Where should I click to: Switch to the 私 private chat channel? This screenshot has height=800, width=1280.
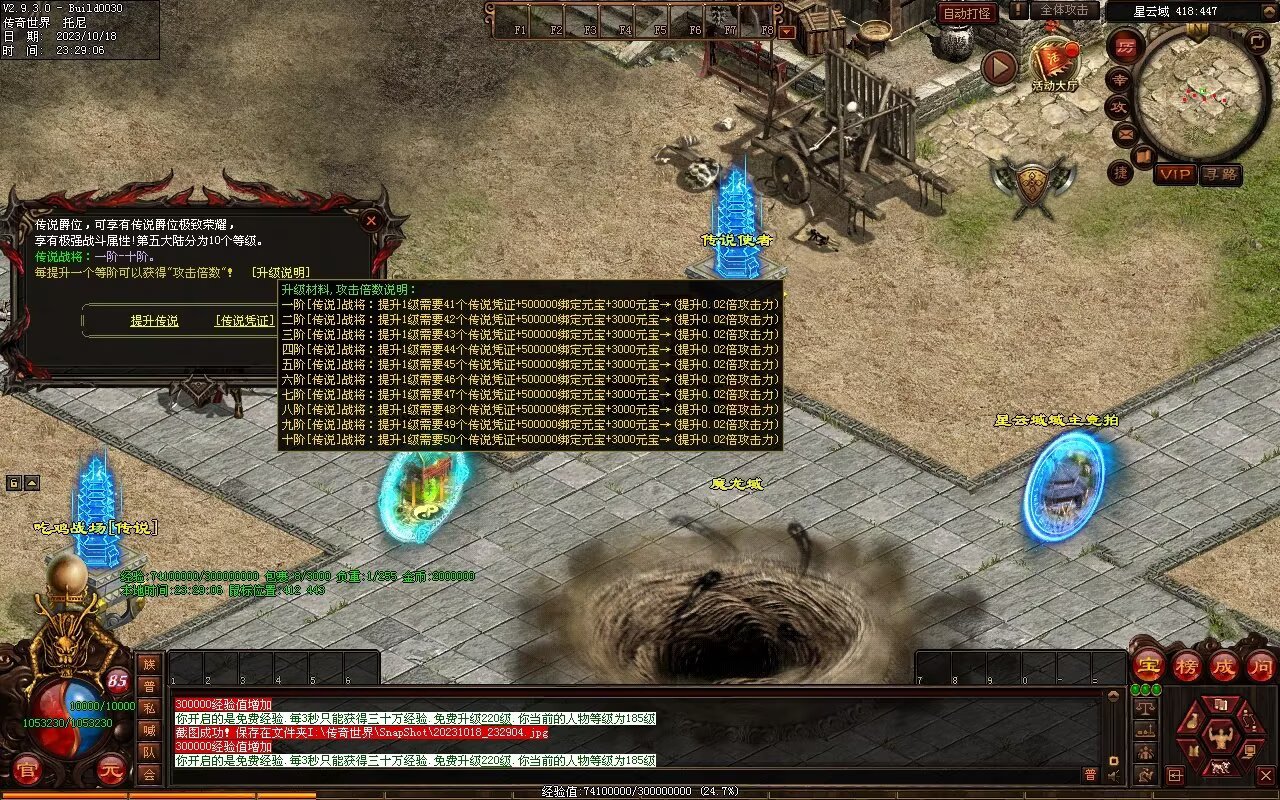[149, 708]
